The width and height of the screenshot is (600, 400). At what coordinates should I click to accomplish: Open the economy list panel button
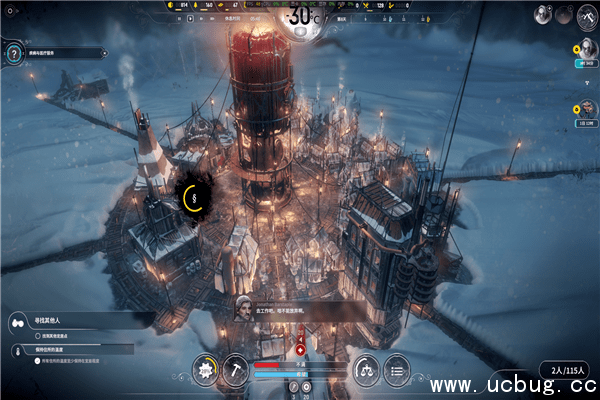pyautogui.click(x=398, y=368)
